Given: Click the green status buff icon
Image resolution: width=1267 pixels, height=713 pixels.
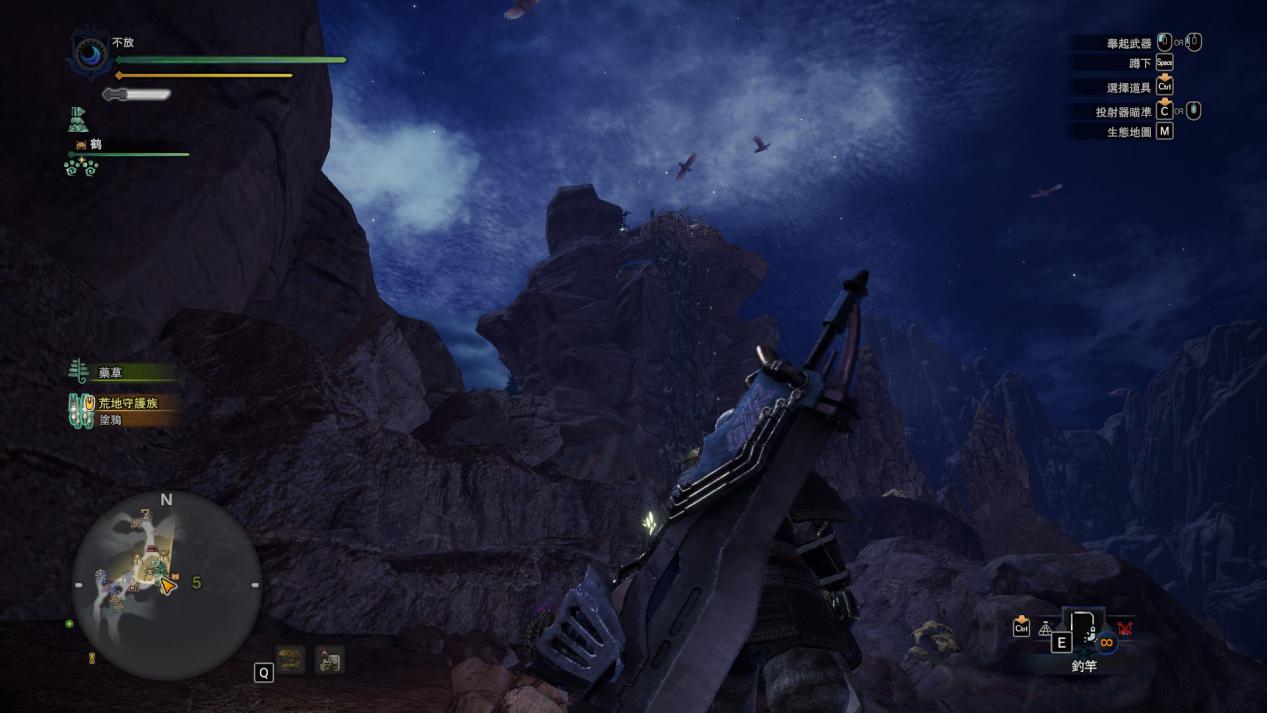Looking at the screenshot, I should point(78,122).
